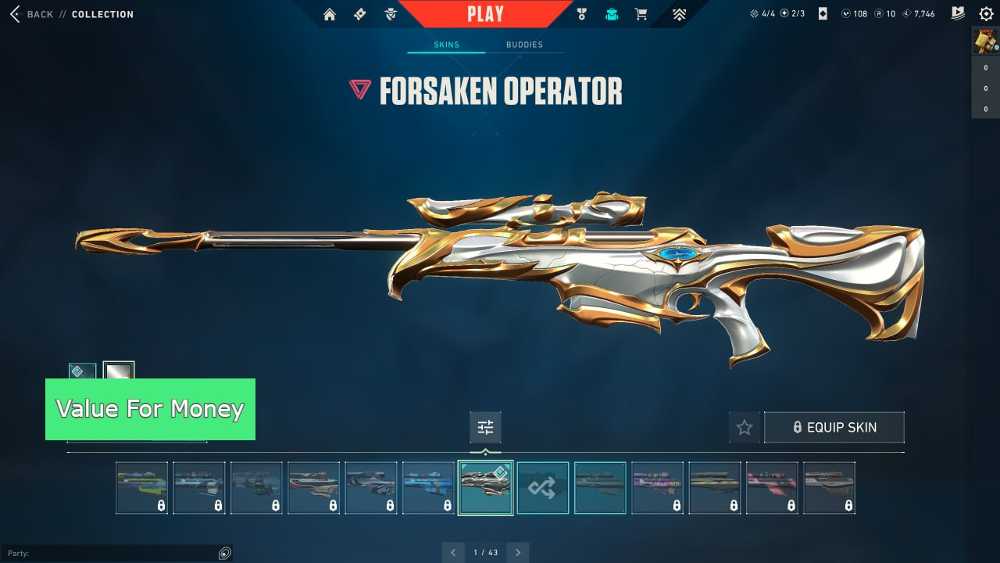Favorite this skin with the star button
The height and width of the screenshot is (563, 1000).
(x=744, y=427)
